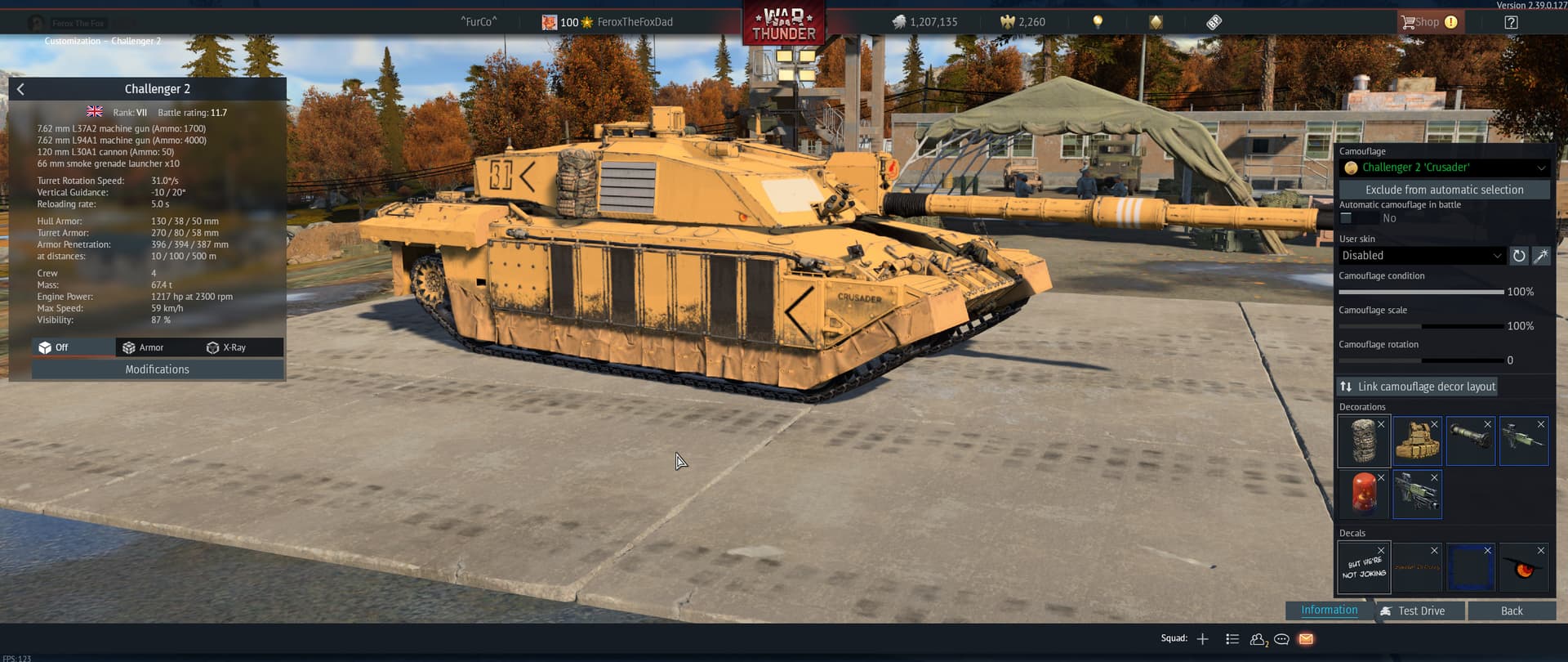This screenshot has height=662, width=1568.
Task: Collapse the Challenger 2 info panel
Action: click(20, 88)
